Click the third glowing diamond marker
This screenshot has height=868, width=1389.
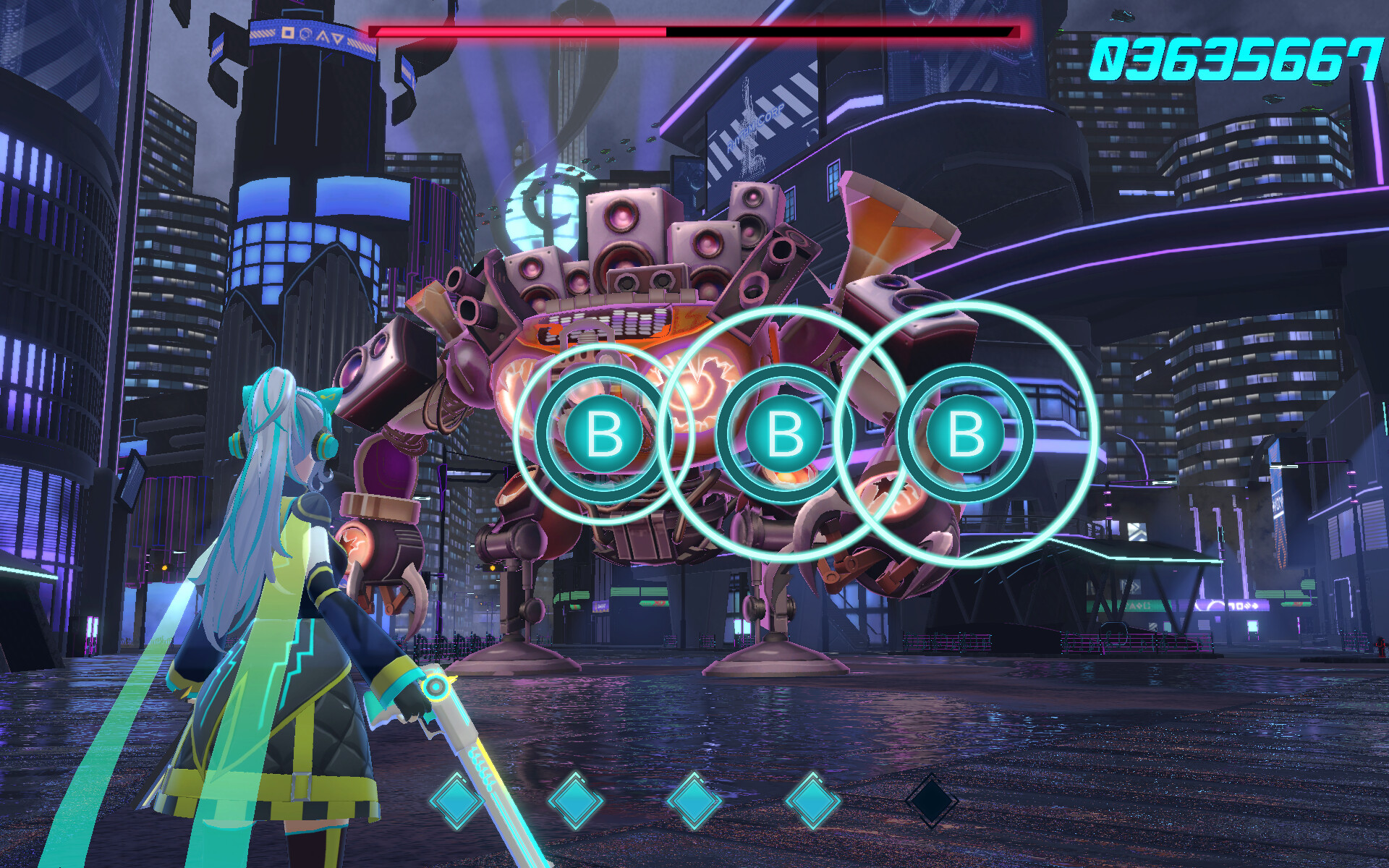pos(693,801)
